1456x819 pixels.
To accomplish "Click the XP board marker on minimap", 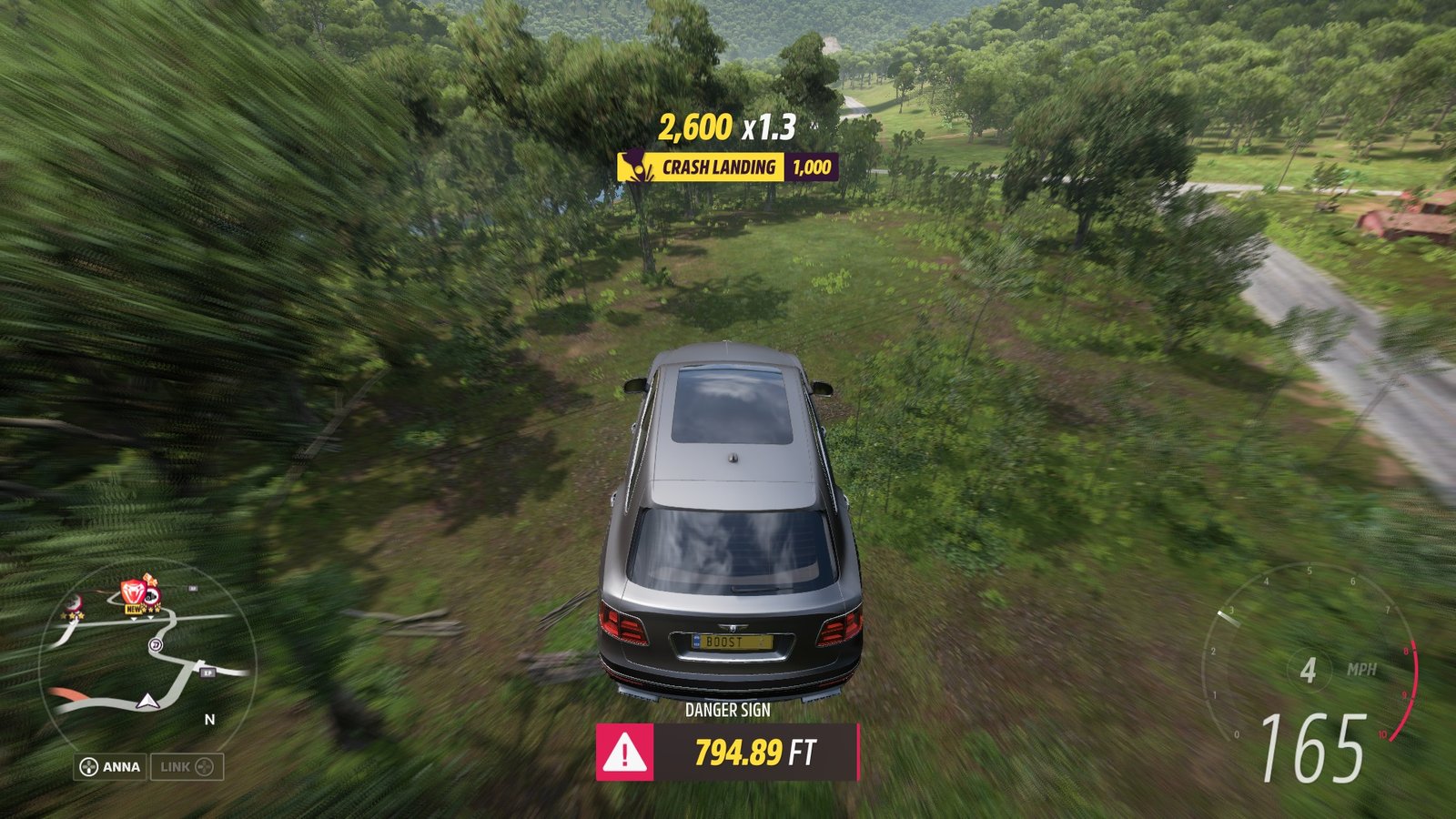I will 207,672.
